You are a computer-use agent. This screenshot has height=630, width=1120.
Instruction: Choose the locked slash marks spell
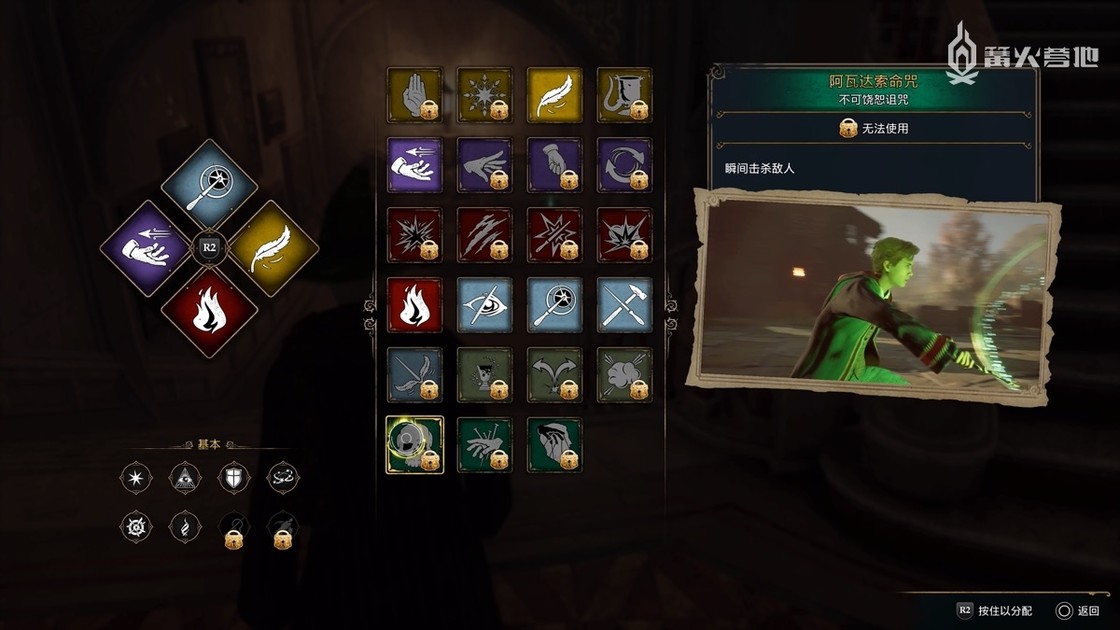[484, 235]
